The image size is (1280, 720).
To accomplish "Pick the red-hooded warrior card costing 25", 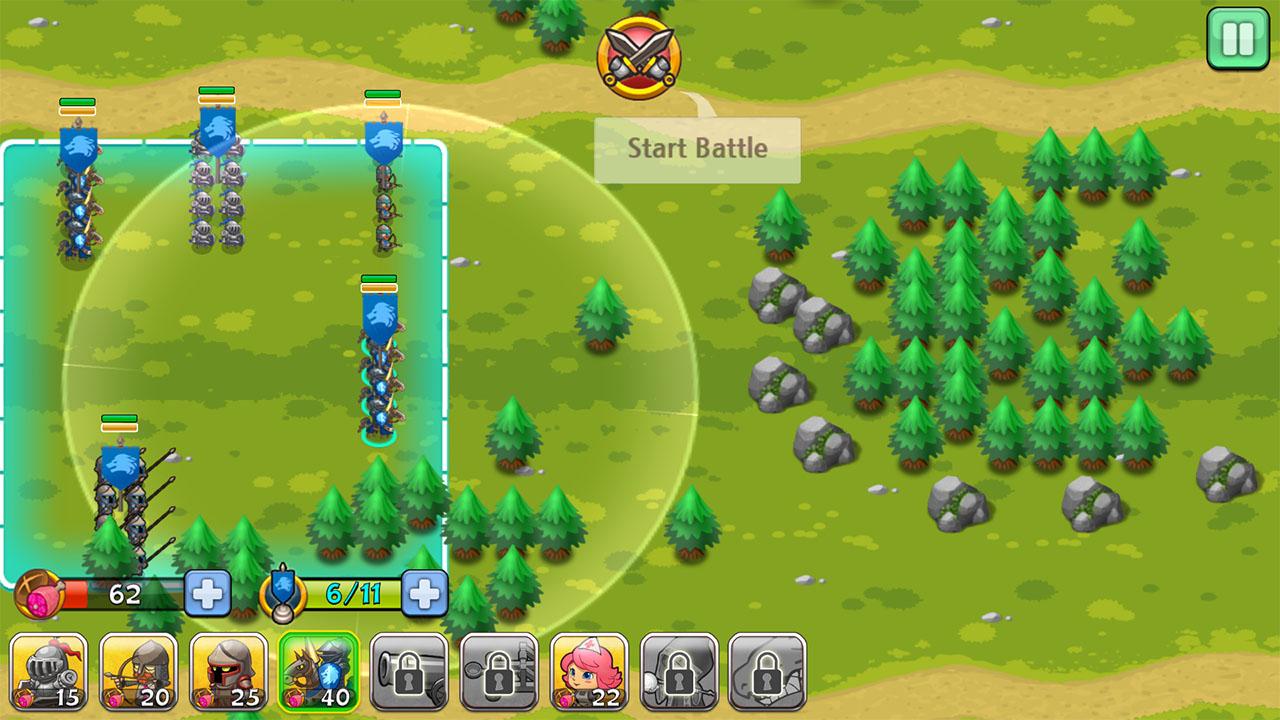I will click(228, 671).
